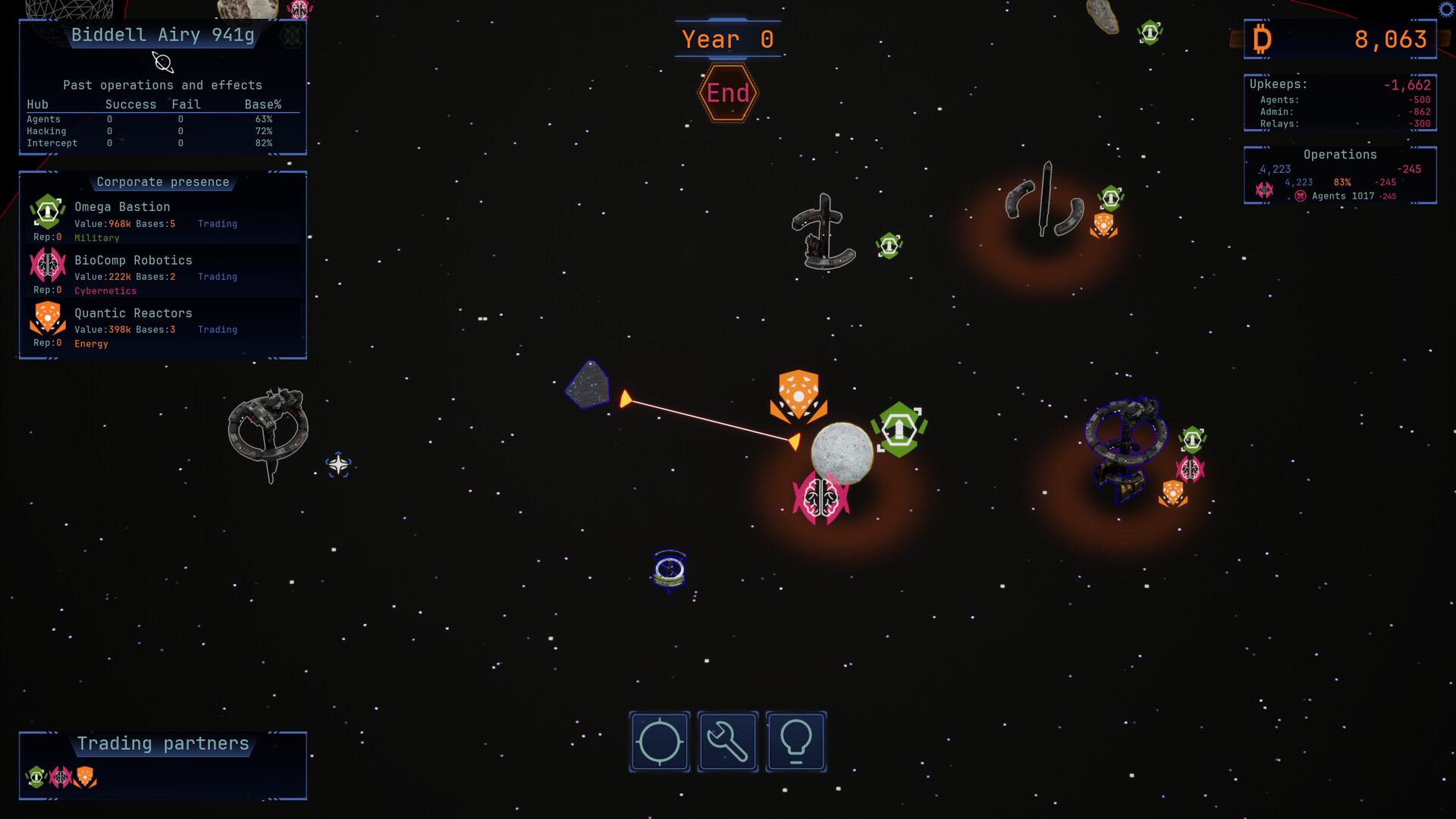Open the wrench tools button
Viewport: 1456px width, 819px height.
point(727,742)
